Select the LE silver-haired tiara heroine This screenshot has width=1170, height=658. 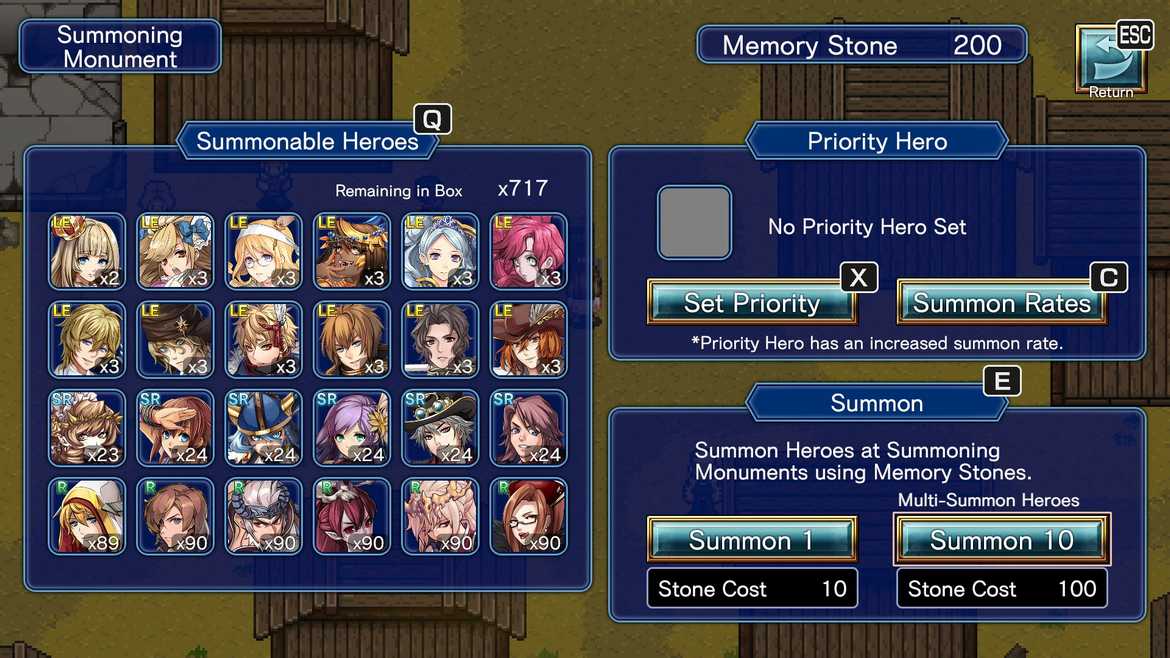point(440,251)
